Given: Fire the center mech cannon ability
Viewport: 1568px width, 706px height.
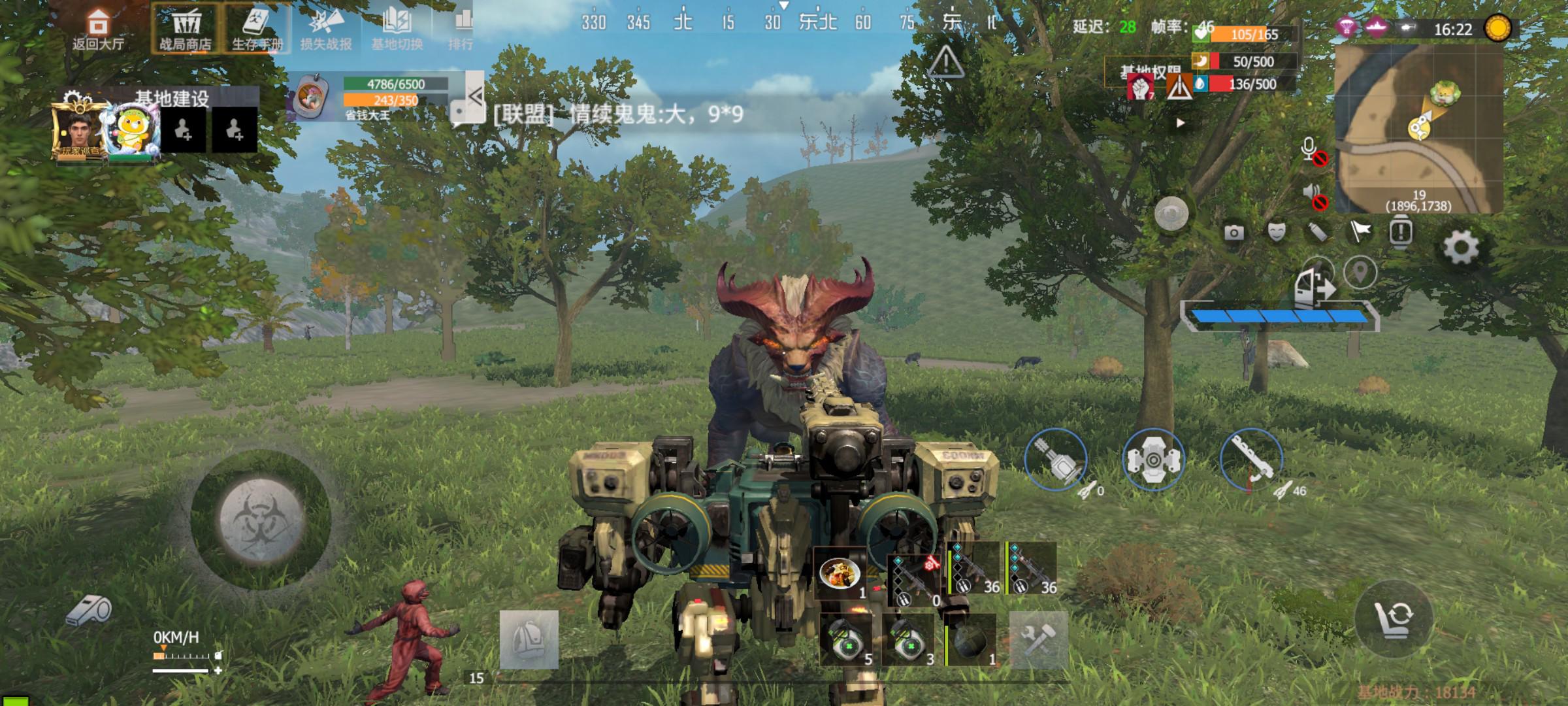Looking at the screenshot, I should [1153, 460].
